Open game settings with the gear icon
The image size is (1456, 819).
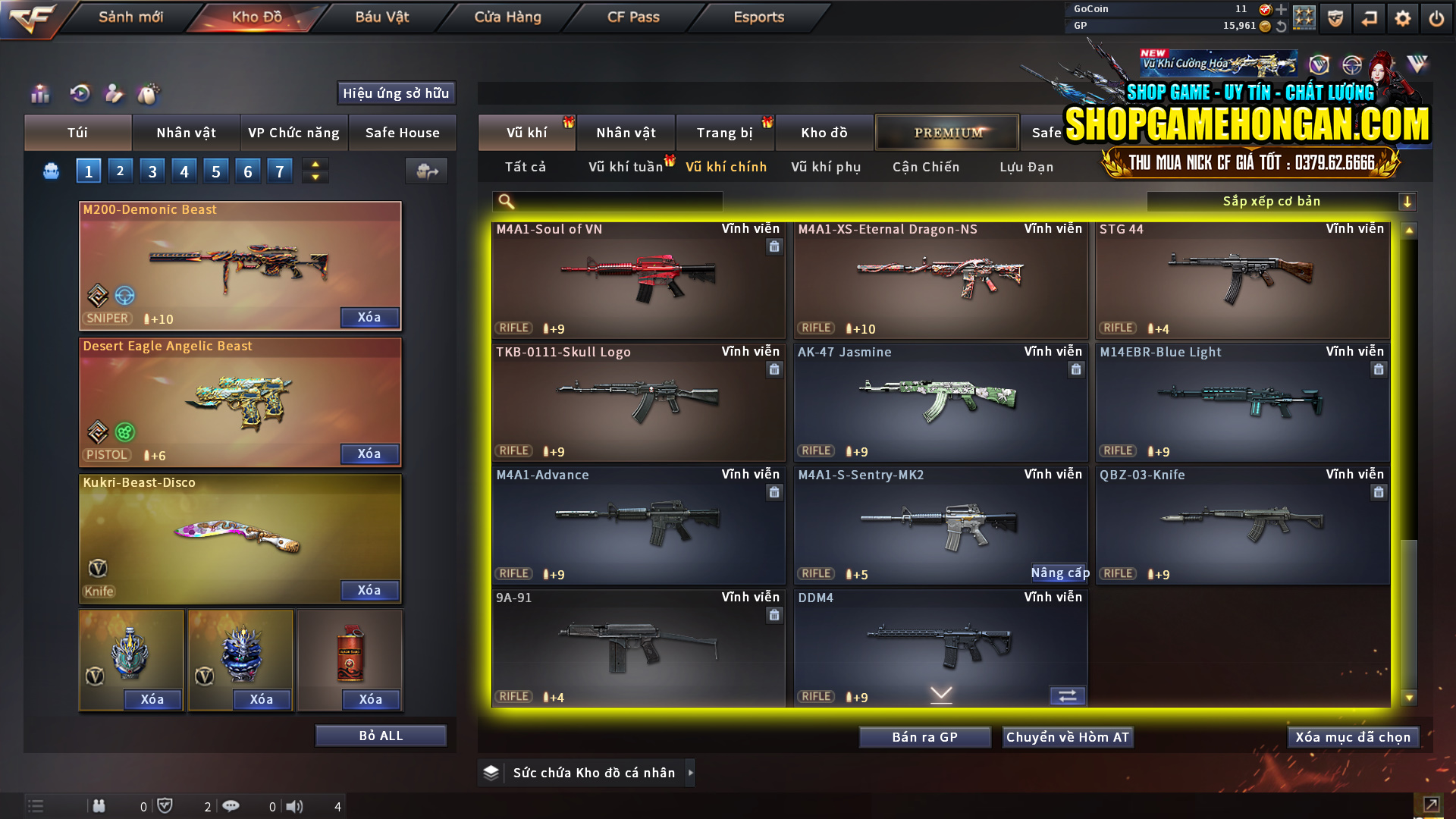(x=1402, y=17)
